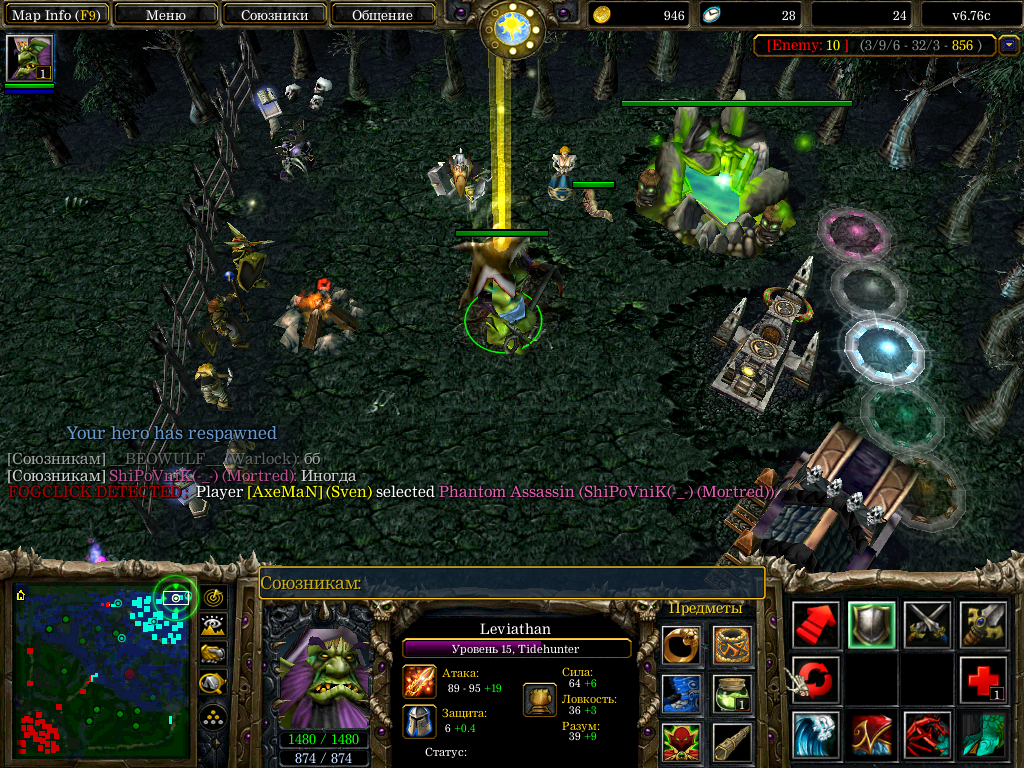Open the Map Info (F9) panel
The image size is (1024, 768).
coord(55,15)
